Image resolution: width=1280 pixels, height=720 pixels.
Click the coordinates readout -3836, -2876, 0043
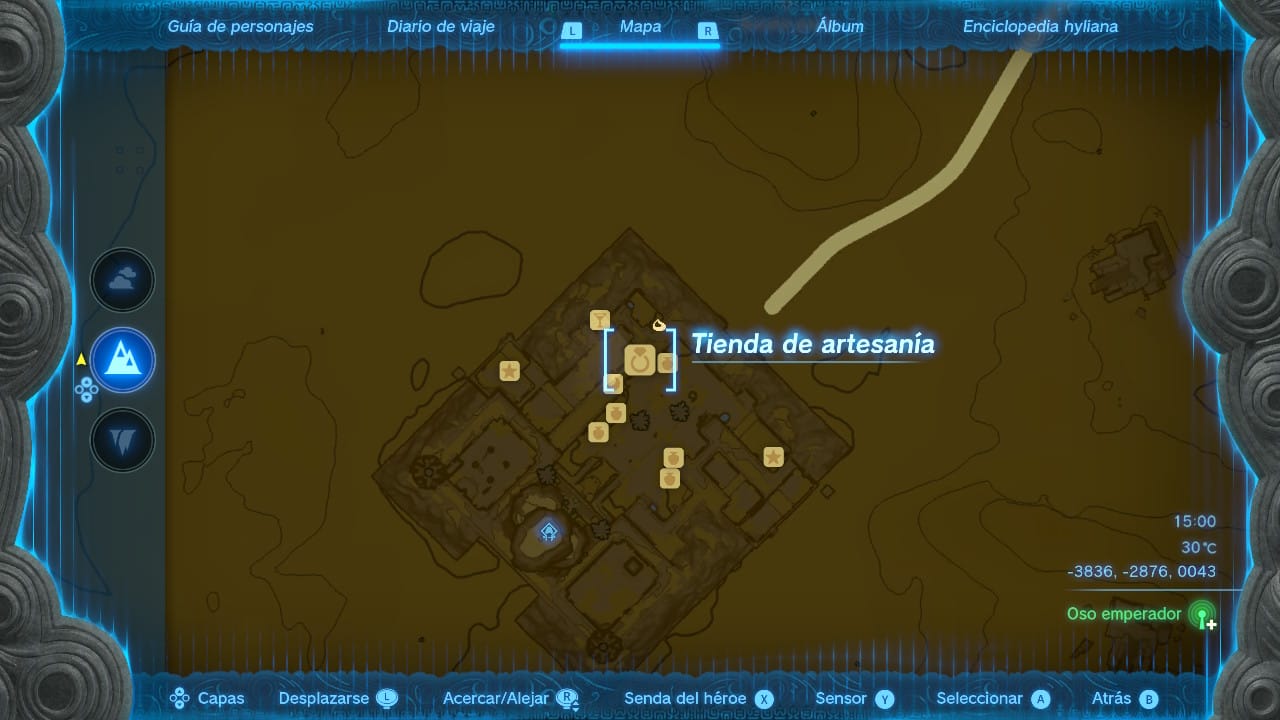(1140, 571)
